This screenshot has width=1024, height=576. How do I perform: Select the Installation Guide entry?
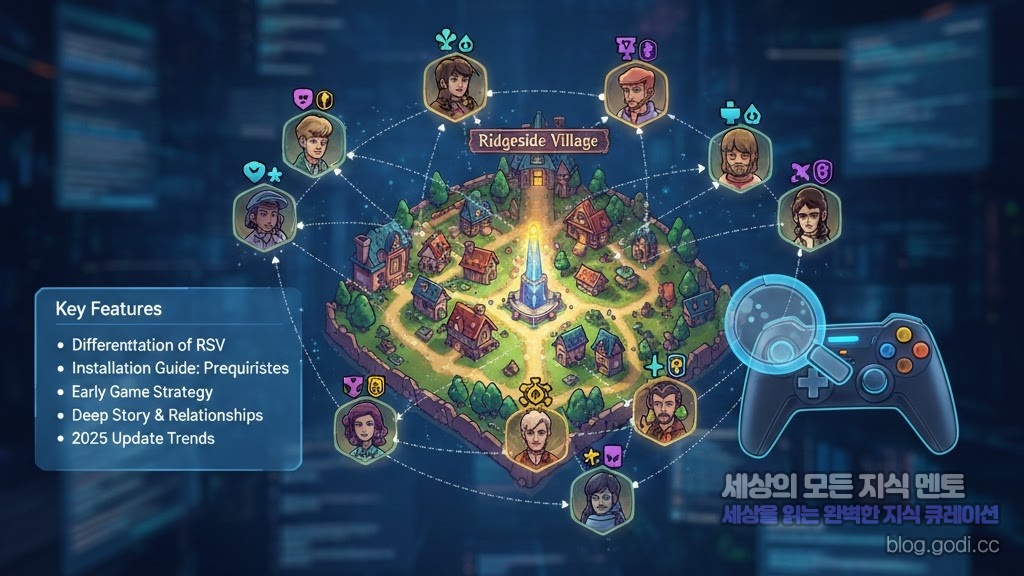(180, 368)
